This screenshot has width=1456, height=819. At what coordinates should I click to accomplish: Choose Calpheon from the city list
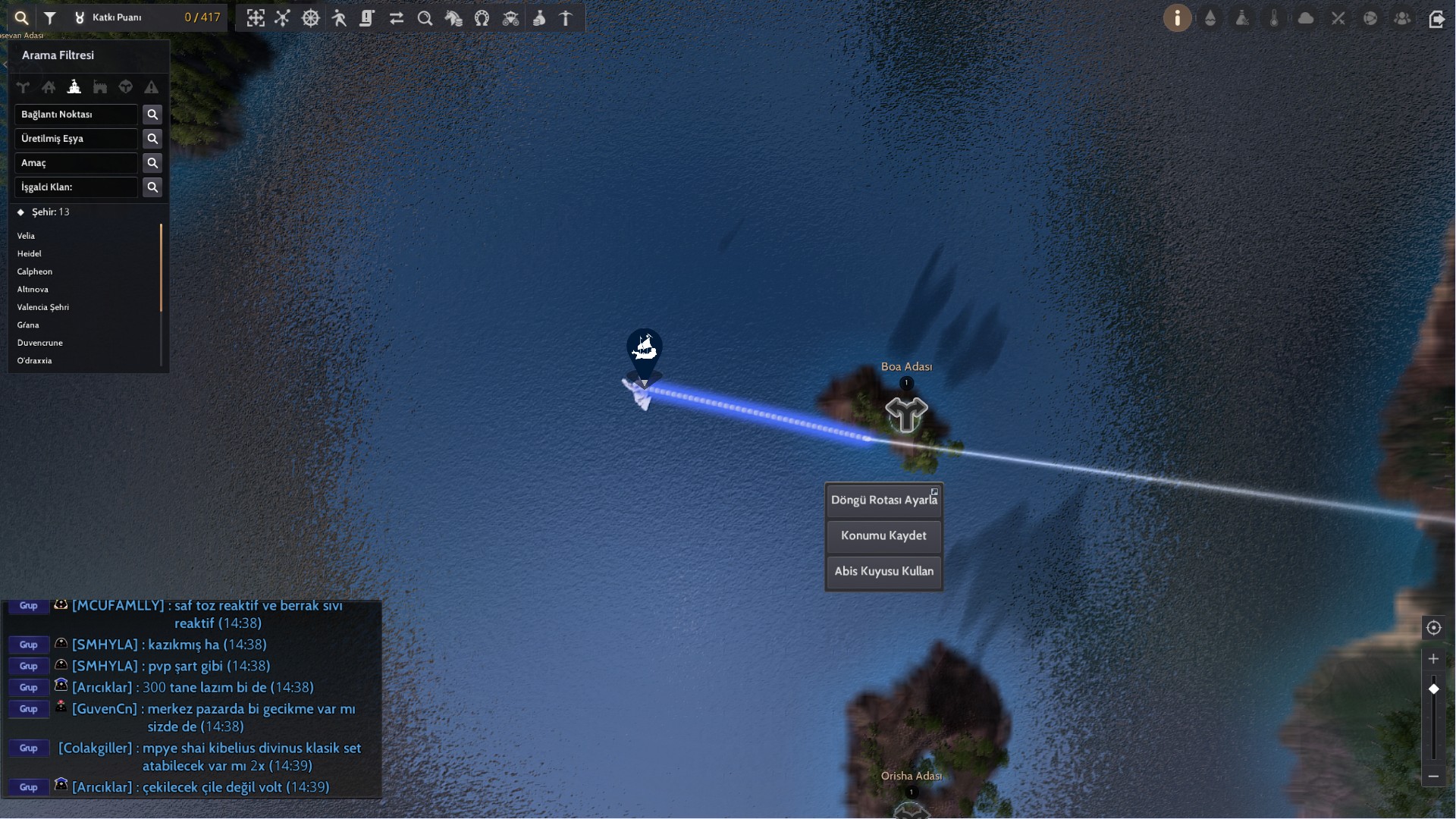click(x=35, y=271)
